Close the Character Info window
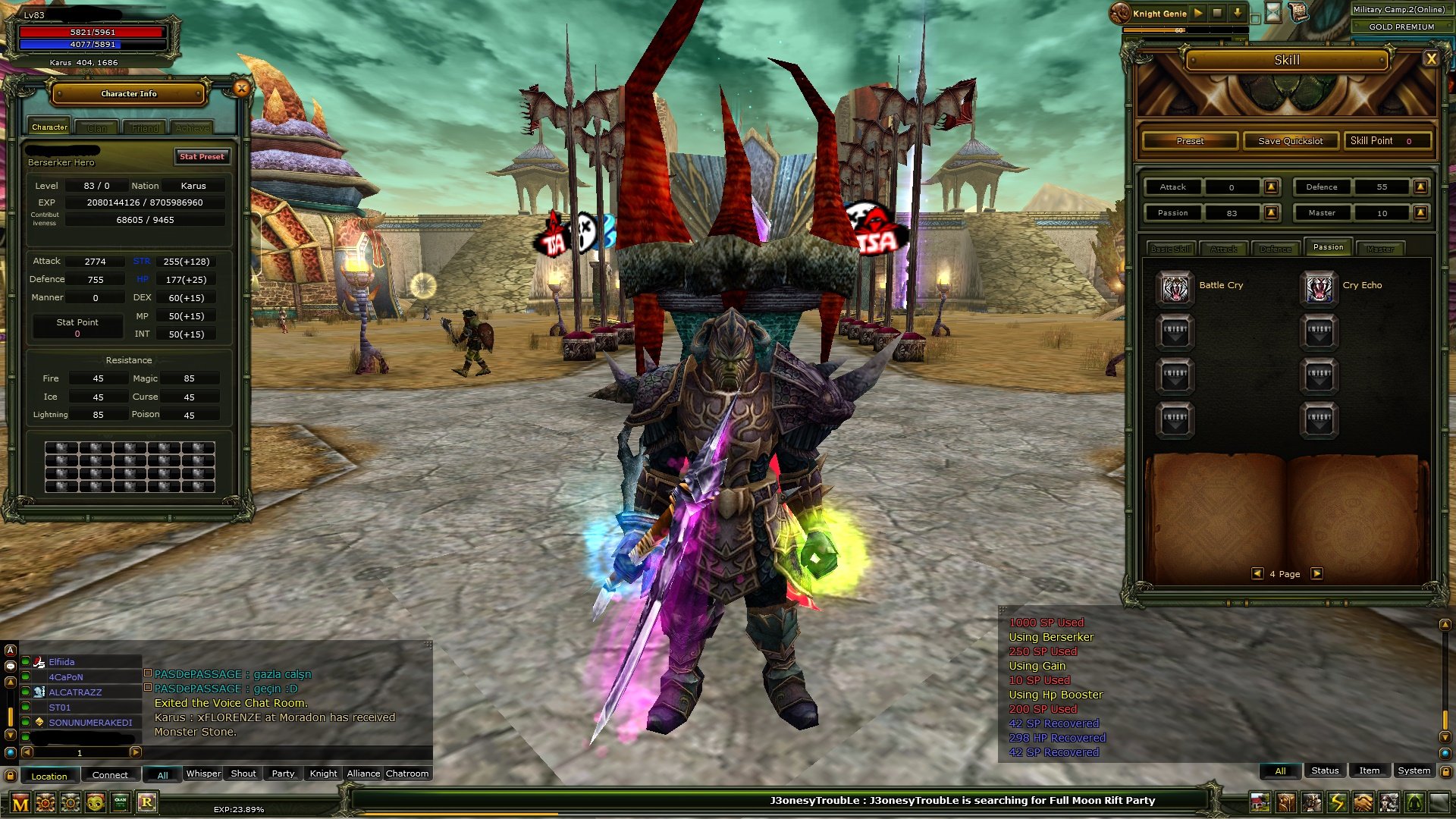Image resolution: width=1456 pixels, height=819 pixels. pos(241,89)
